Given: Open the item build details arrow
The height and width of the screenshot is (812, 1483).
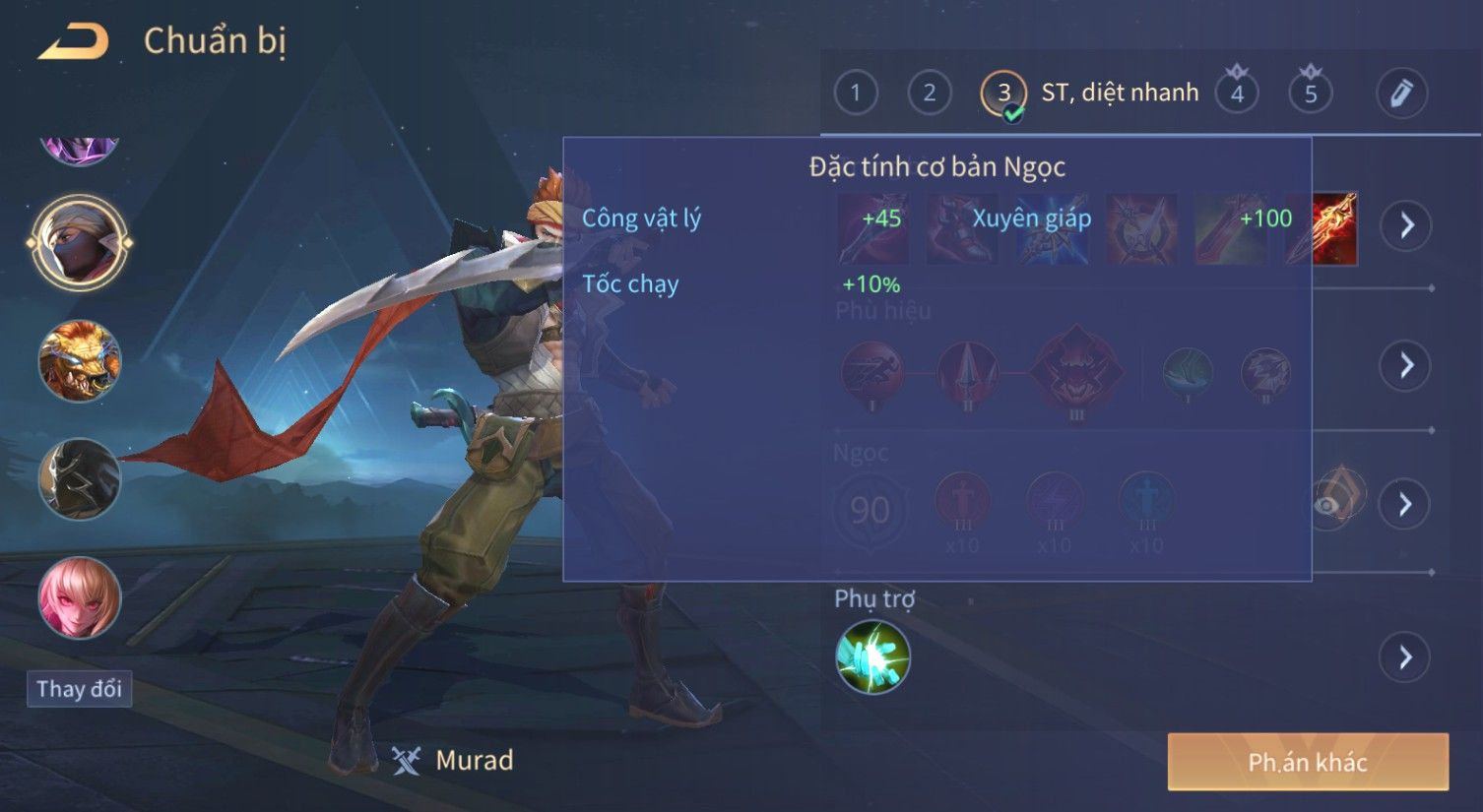Looking at the screenshot, I should 1406,225.
